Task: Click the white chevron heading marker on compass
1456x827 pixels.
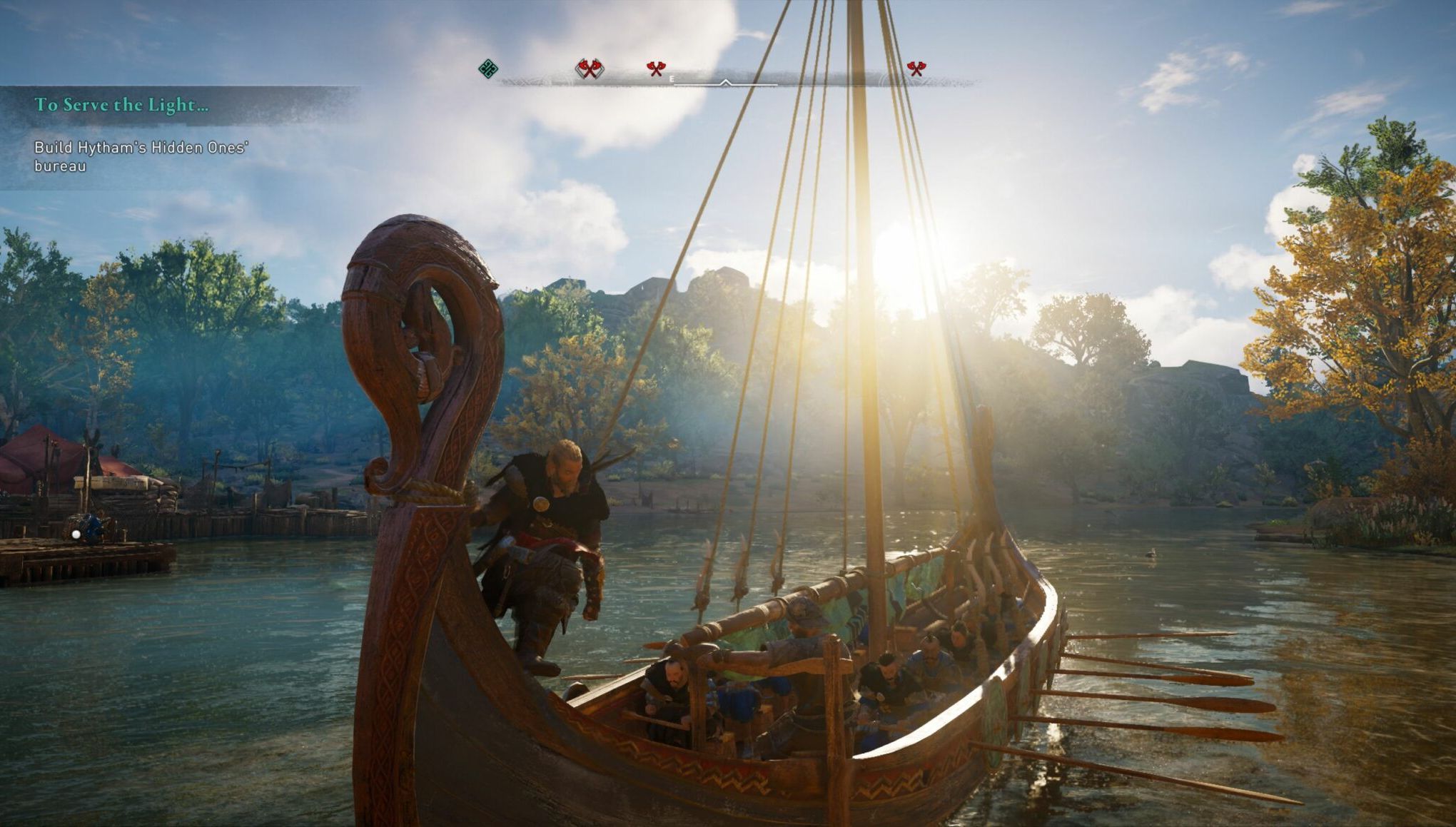Action: pos(725,82)
